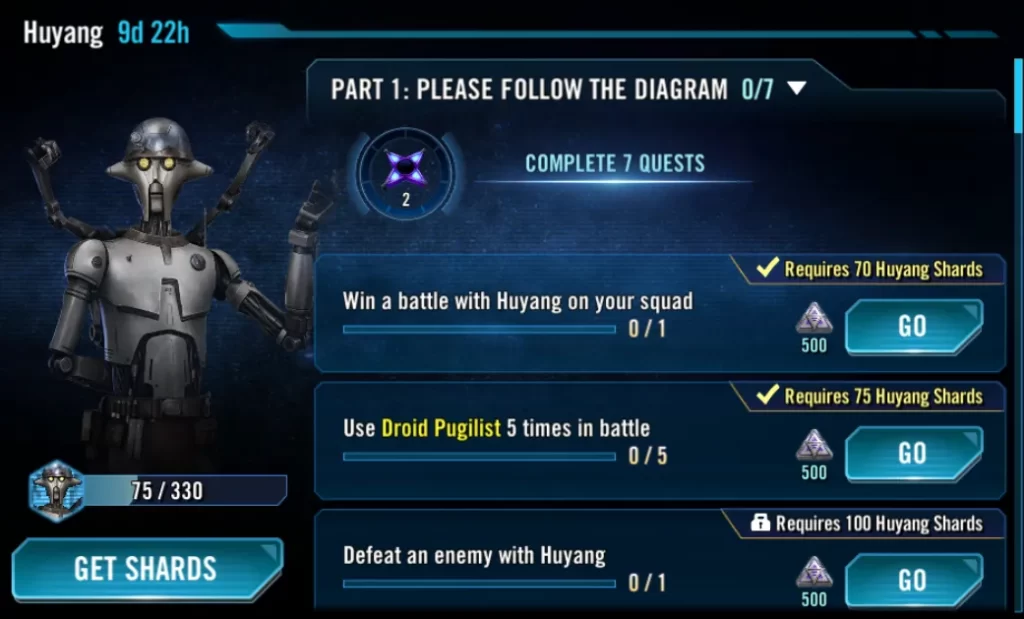
Task: Open the Get Shards screen
Action: (x=146, y=569)
